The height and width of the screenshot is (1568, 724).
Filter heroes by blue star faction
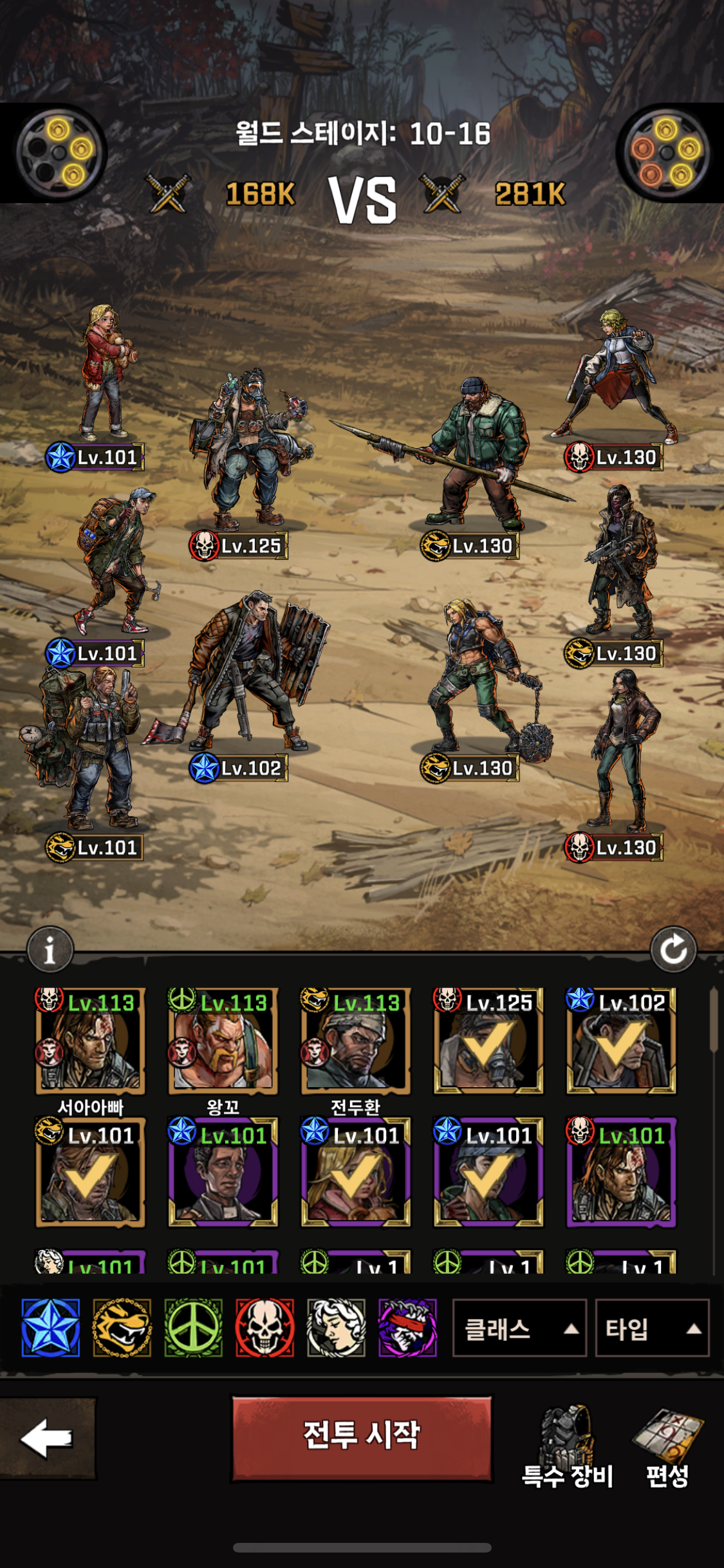pyautogui.click(x=51, y=1328)
